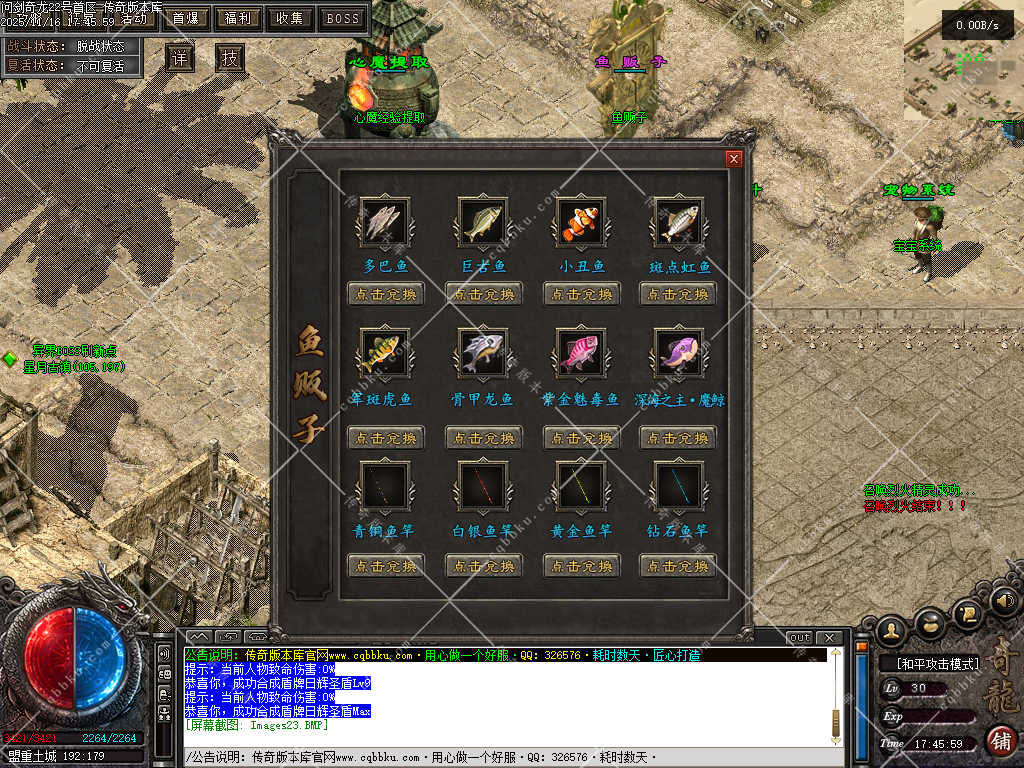Open the 收集 collection menu
1024x768 pixels.
coord(290,18)
